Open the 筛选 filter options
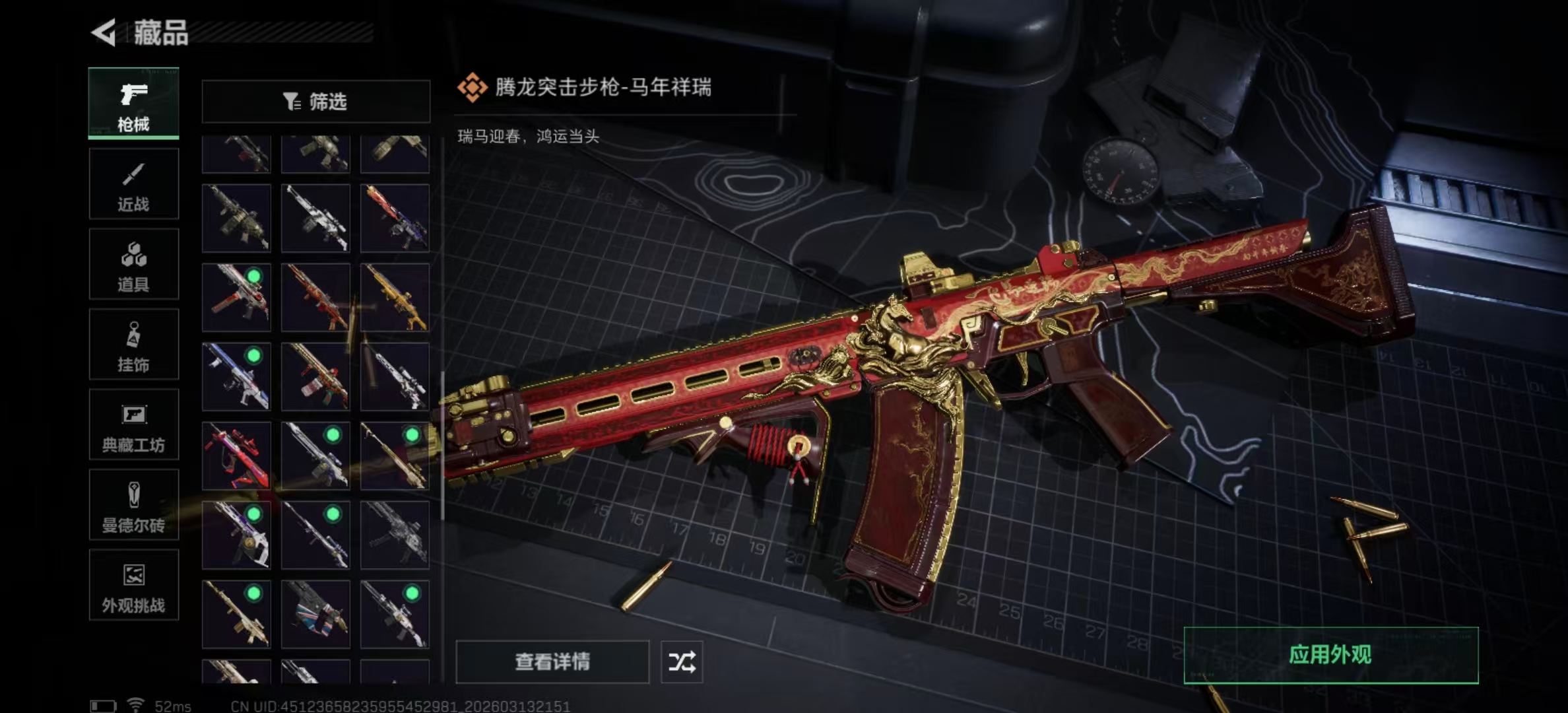 [x=315, y=102]
